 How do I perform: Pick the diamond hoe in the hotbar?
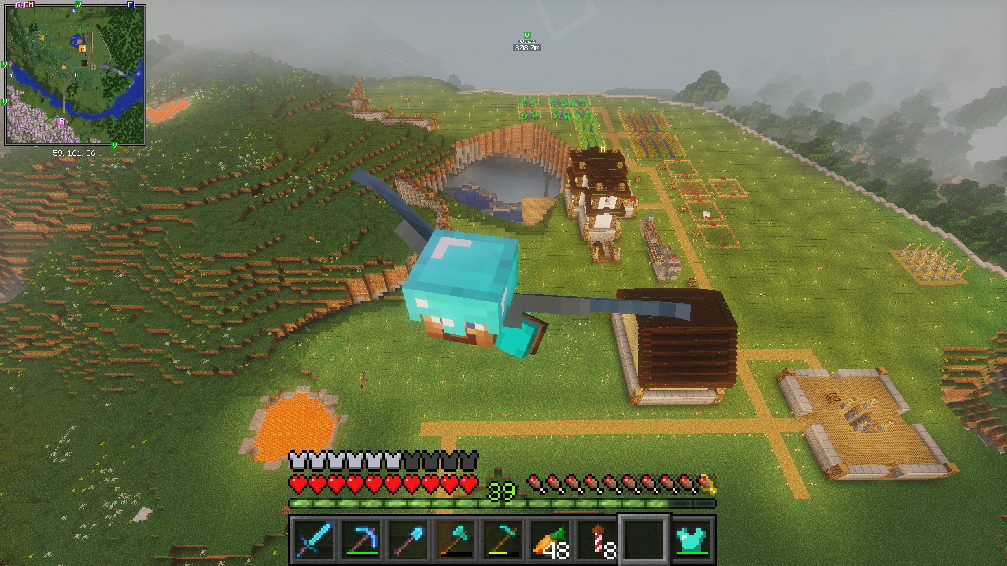pos(500,539)
